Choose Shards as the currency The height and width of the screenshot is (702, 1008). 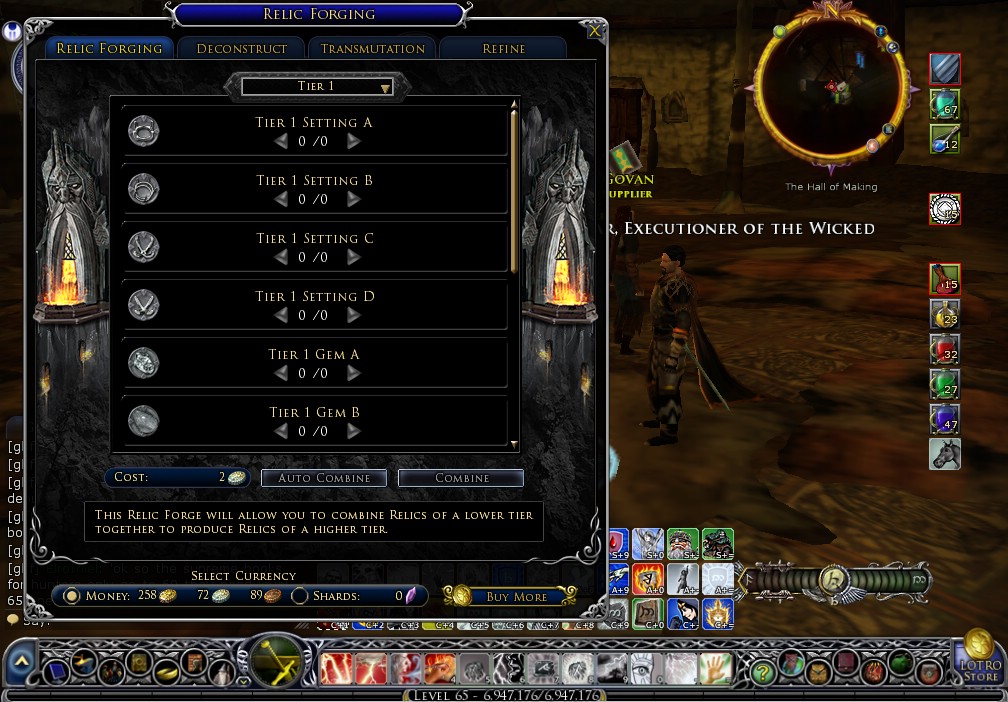300,596
